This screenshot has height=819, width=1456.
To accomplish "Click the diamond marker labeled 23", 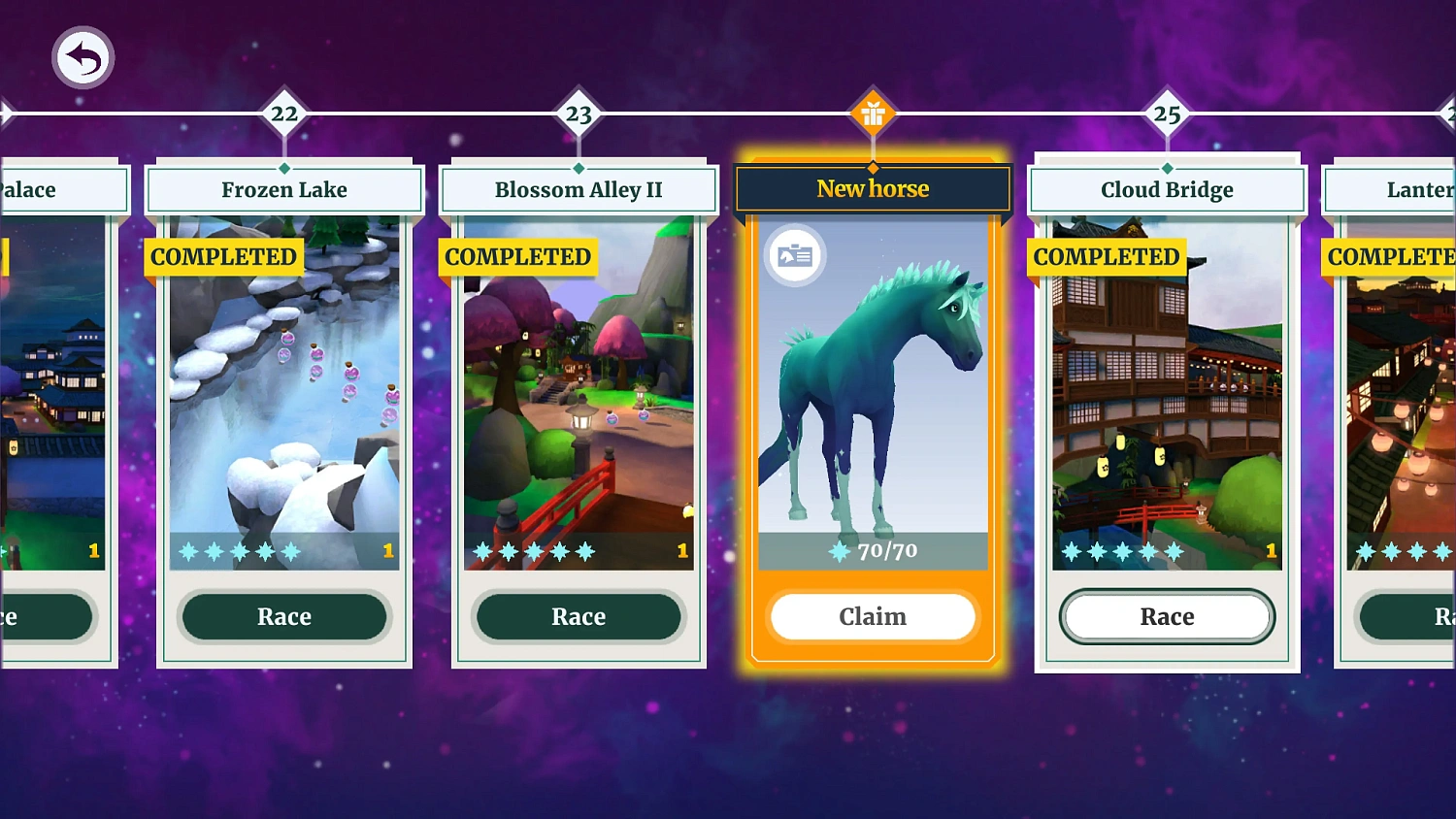I will click(579, 114).
